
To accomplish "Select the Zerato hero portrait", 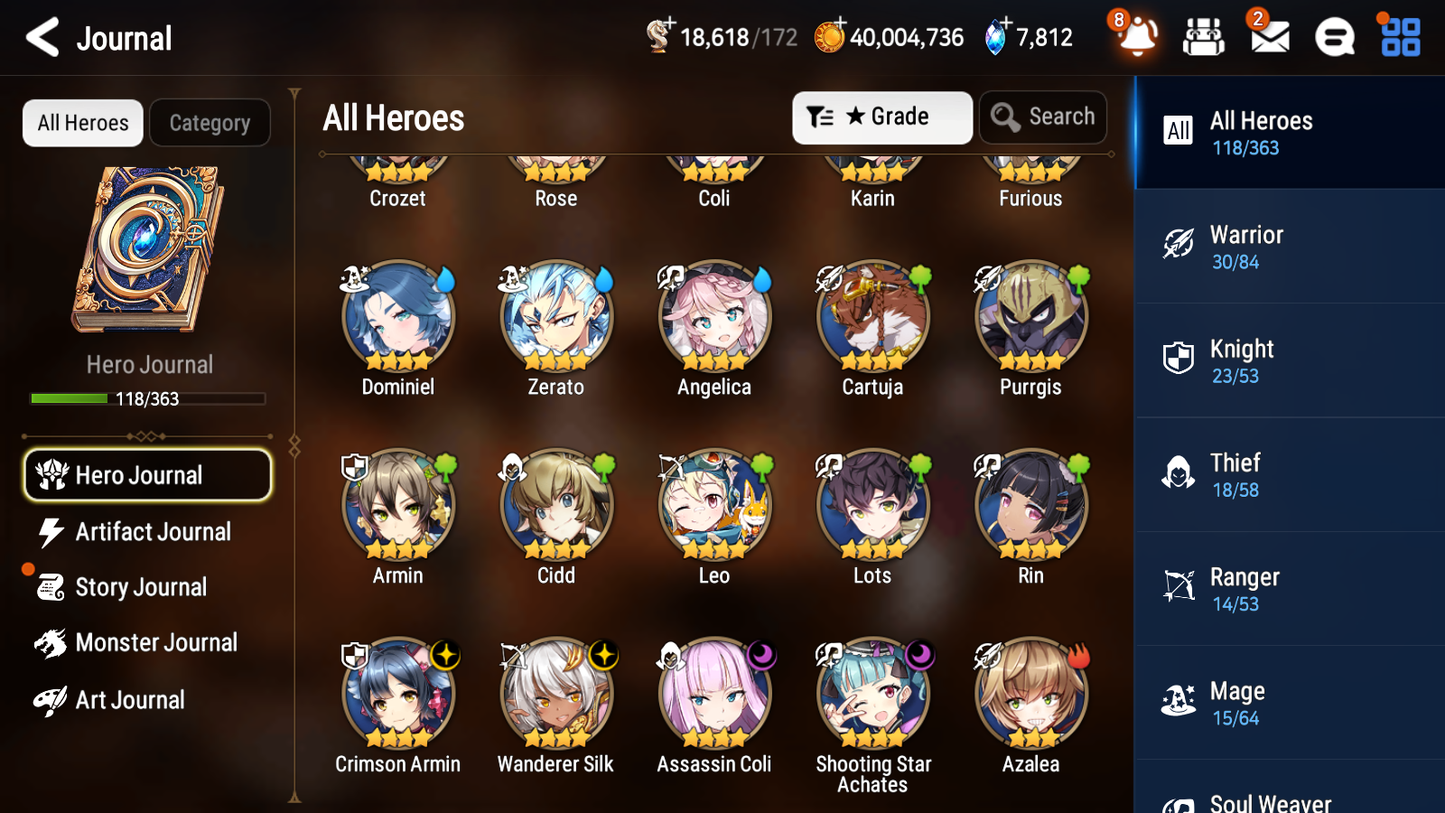I will [x=556, y=317].
